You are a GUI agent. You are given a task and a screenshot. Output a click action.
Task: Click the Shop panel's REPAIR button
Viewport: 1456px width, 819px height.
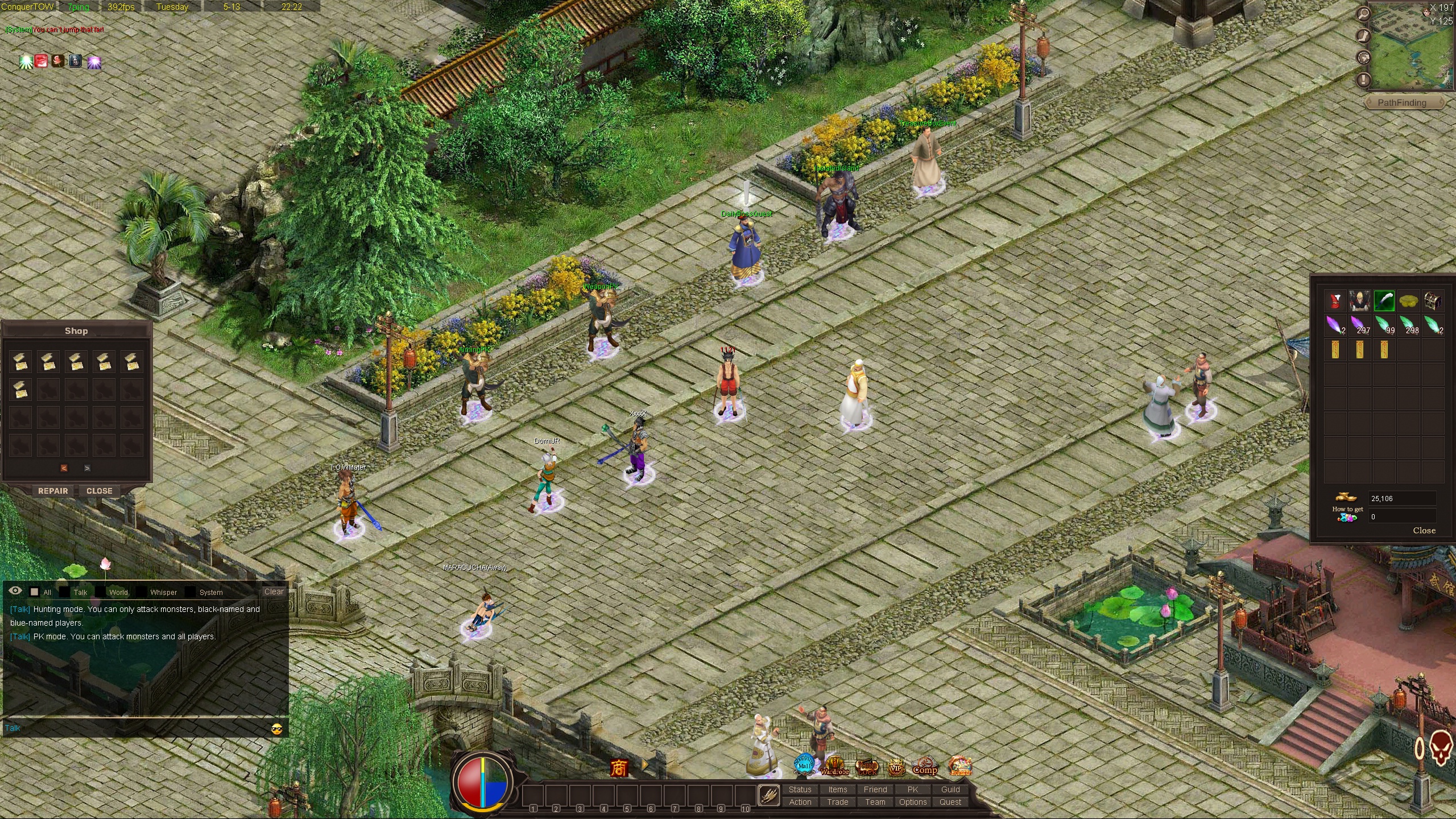click(53, 491)
